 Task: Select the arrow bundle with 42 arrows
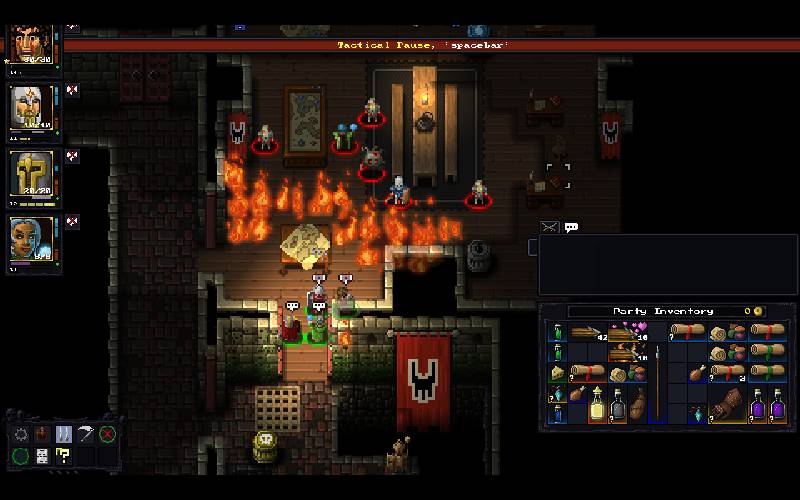(585, 332)
